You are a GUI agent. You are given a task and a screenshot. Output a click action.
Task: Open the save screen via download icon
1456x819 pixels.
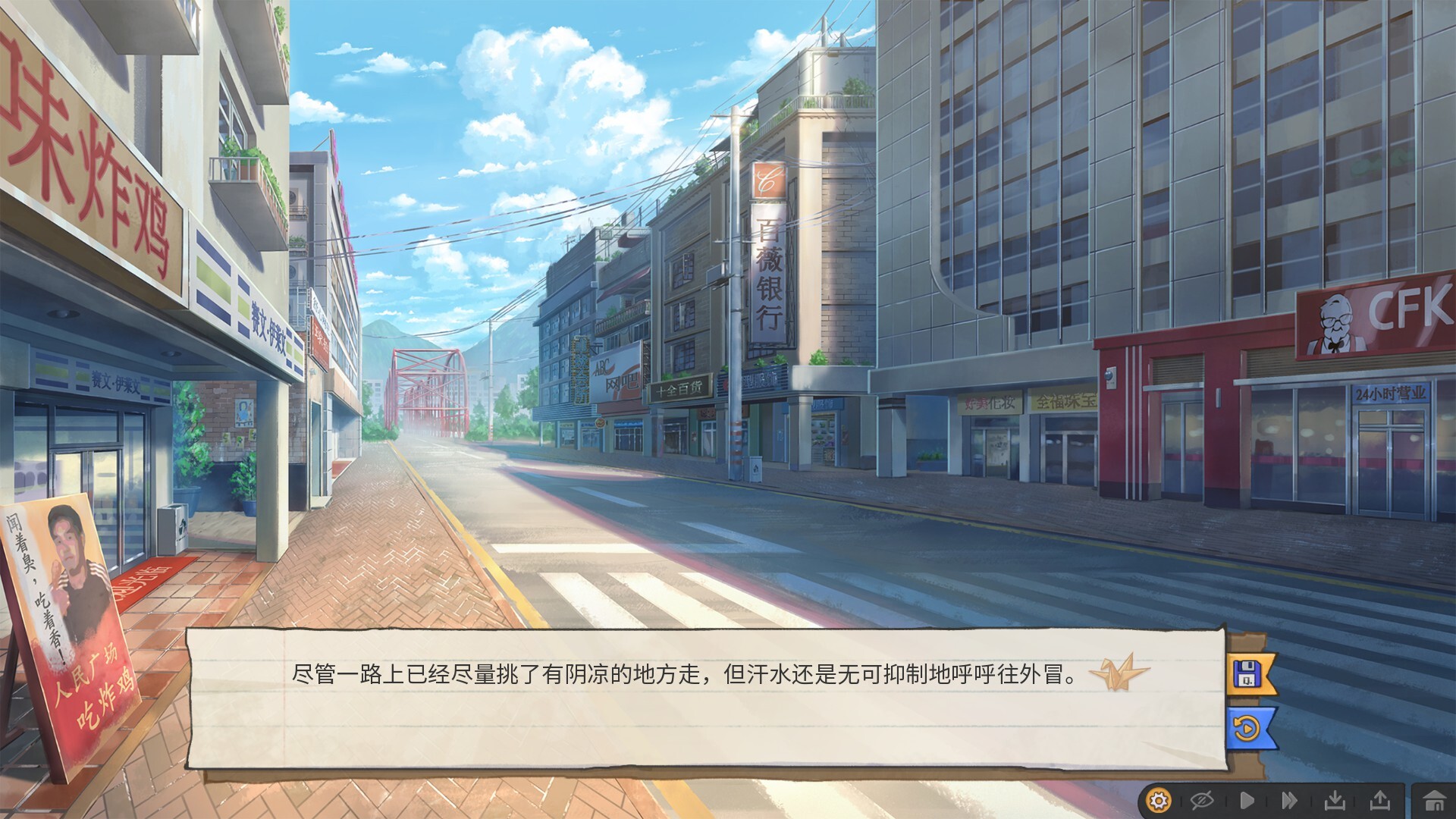point(1336,800)
